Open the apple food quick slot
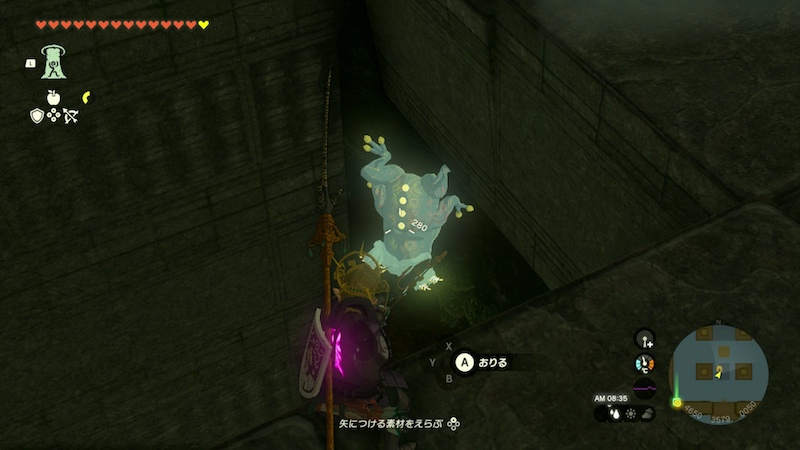The width and height of the screenshot is (800, 450). tap(53, 99)
